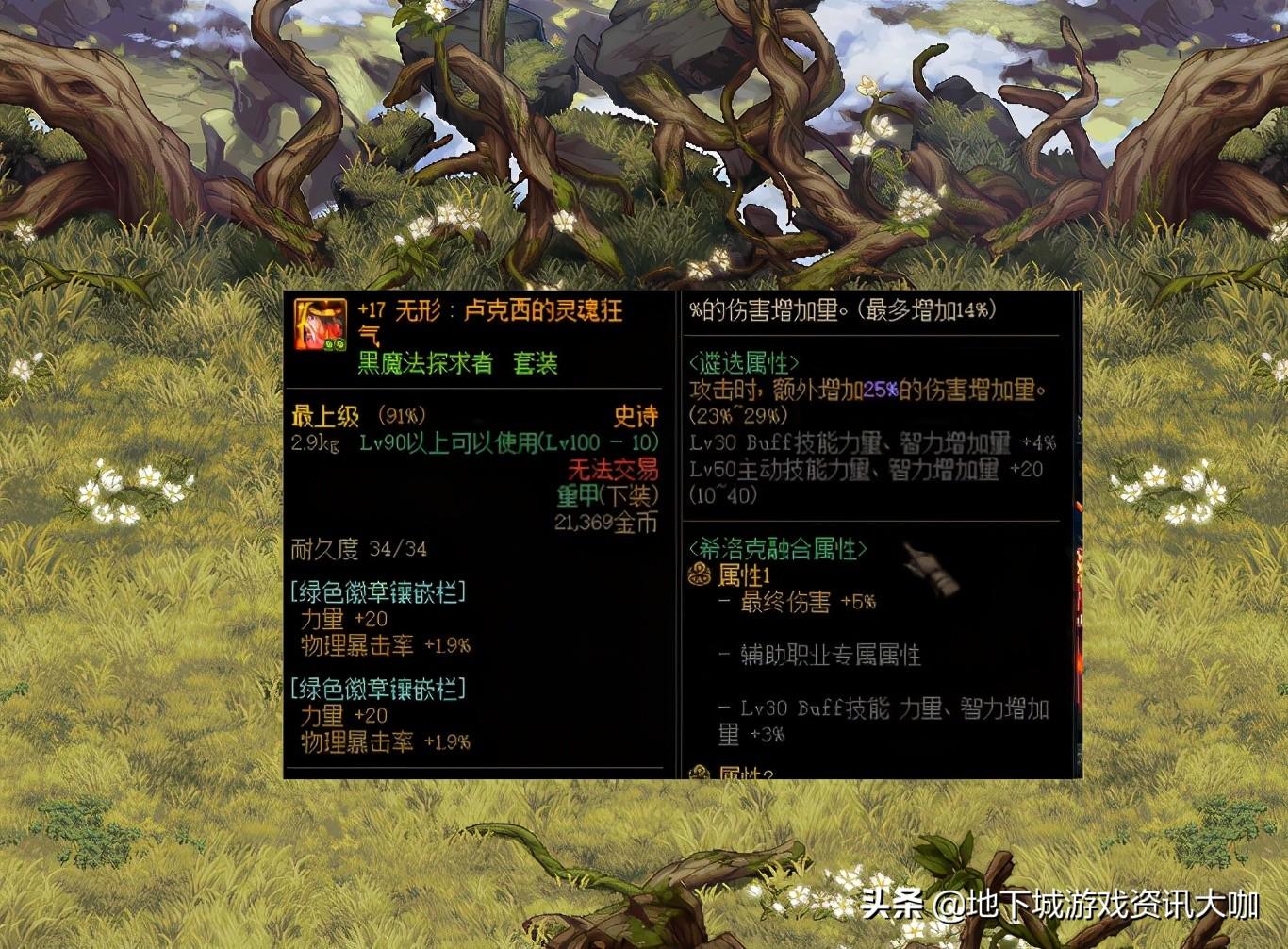Toggle the 遴选属性 selectable attribute section

[742, 360]
